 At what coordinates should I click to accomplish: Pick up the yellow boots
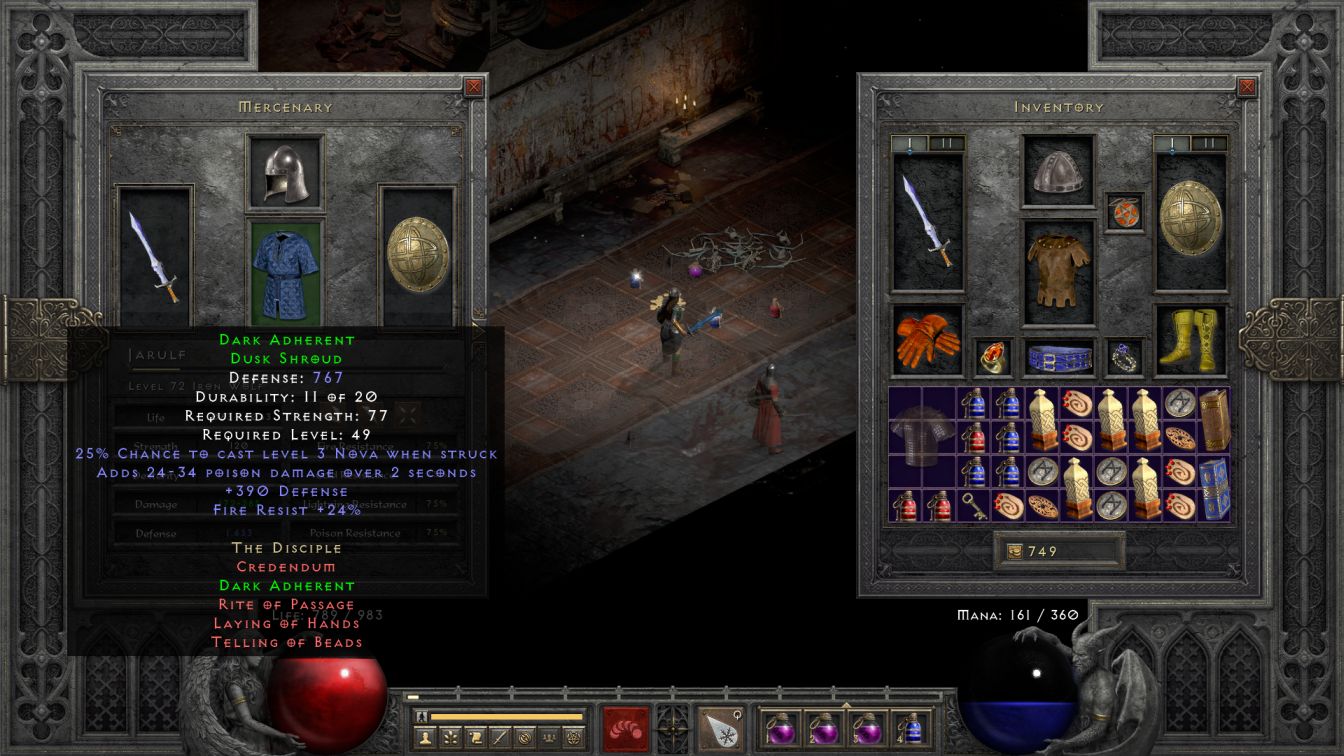1190,341
